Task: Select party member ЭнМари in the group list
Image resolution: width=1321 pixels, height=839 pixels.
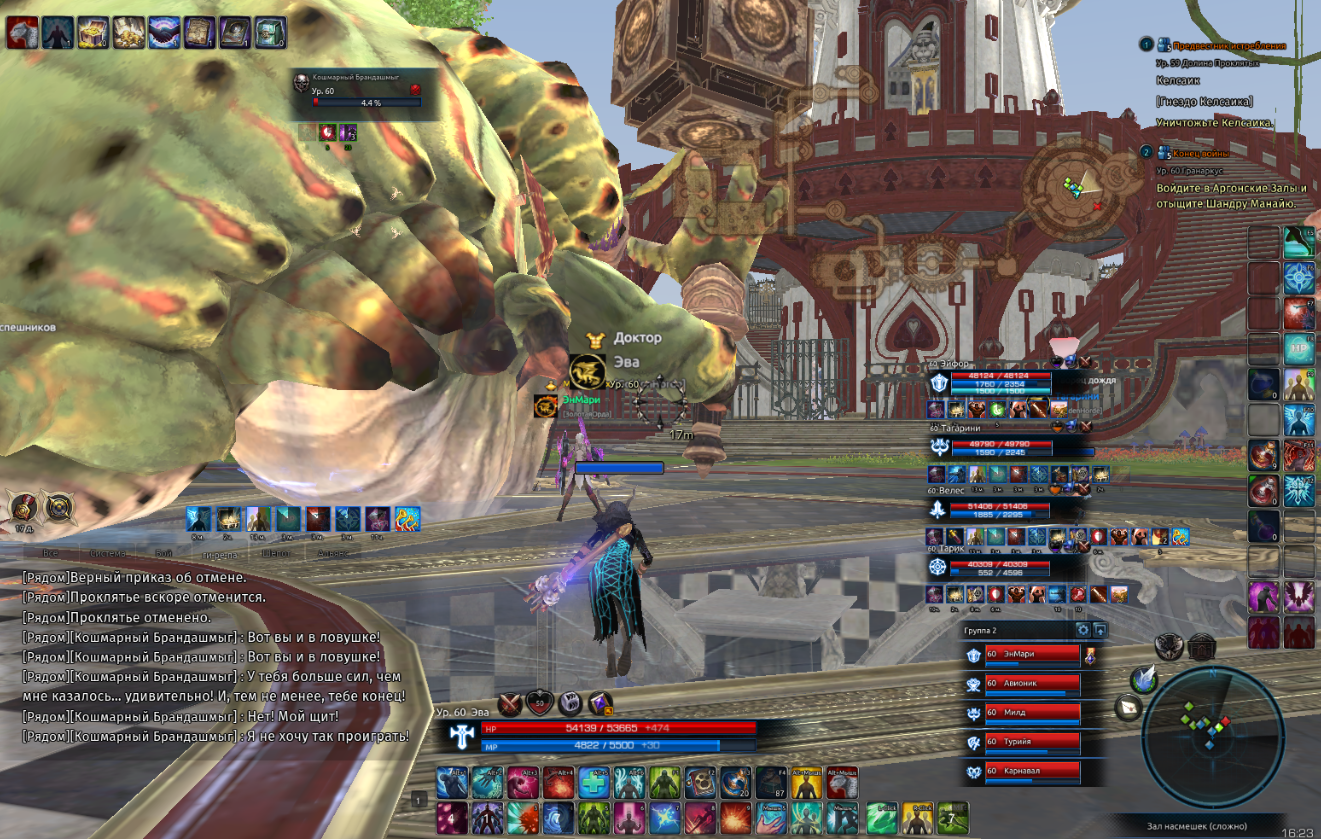Action: coord(1030,655)
